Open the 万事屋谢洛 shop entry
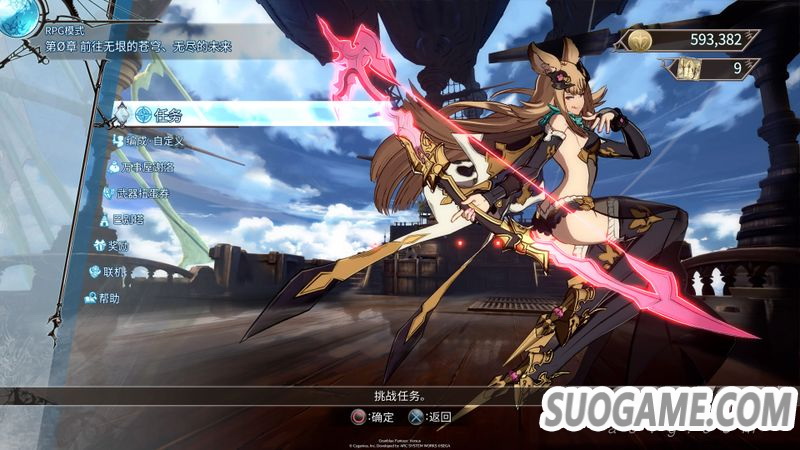This screenshot has width=800, height=450. [148, 167]
